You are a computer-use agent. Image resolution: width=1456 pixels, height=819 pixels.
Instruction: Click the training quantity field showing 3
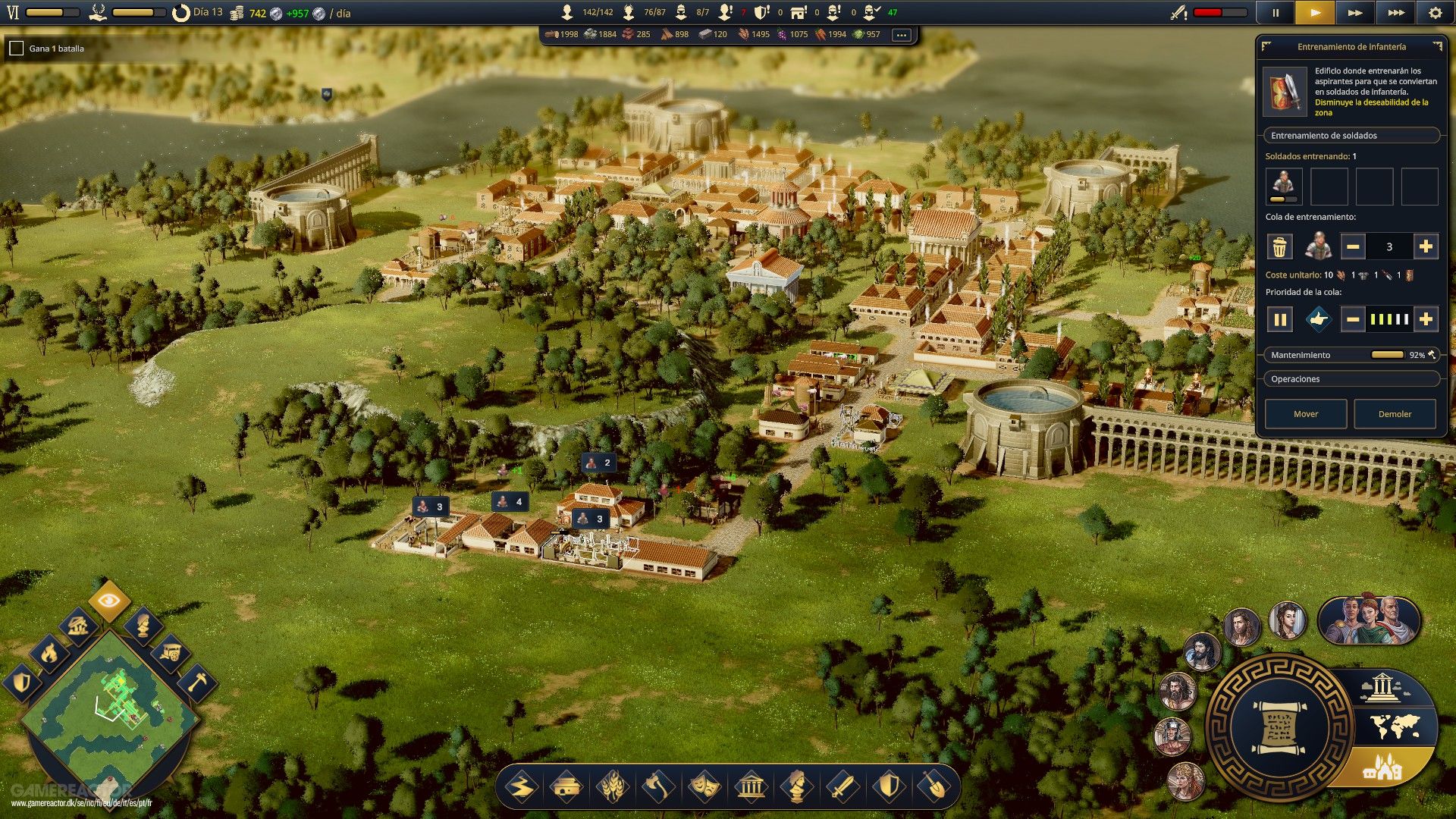pos(1392,246)
